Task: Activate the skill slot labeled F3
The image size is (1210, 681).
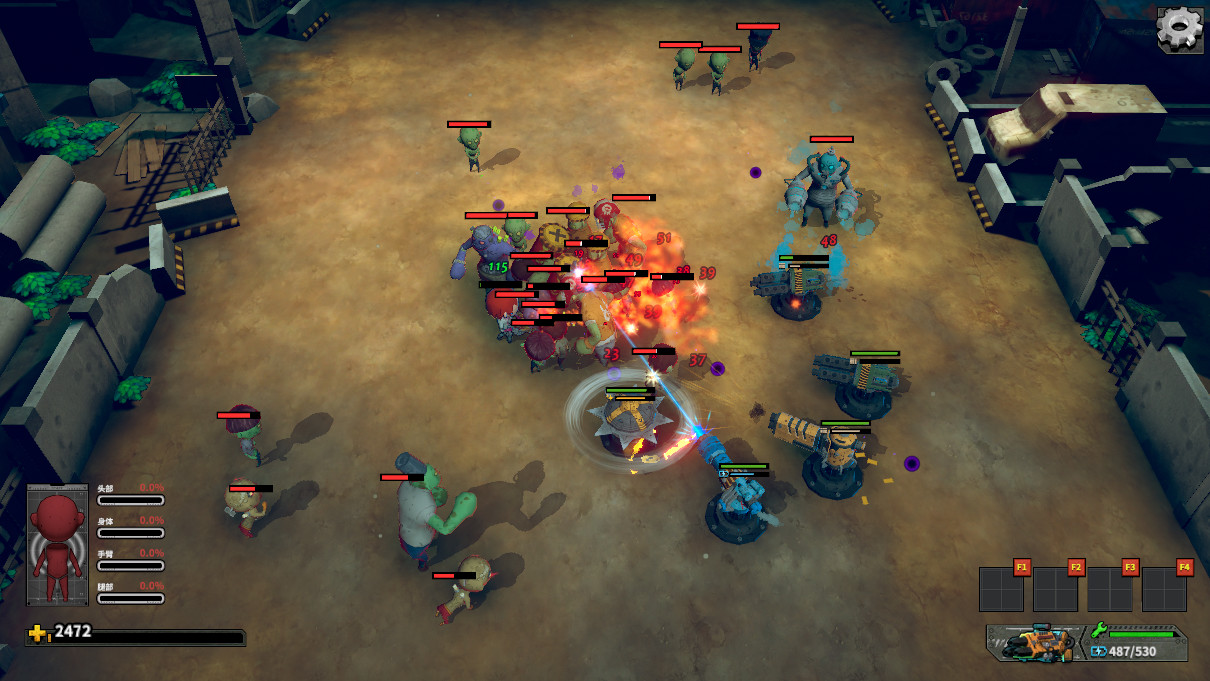Action: click(1110, 589)
